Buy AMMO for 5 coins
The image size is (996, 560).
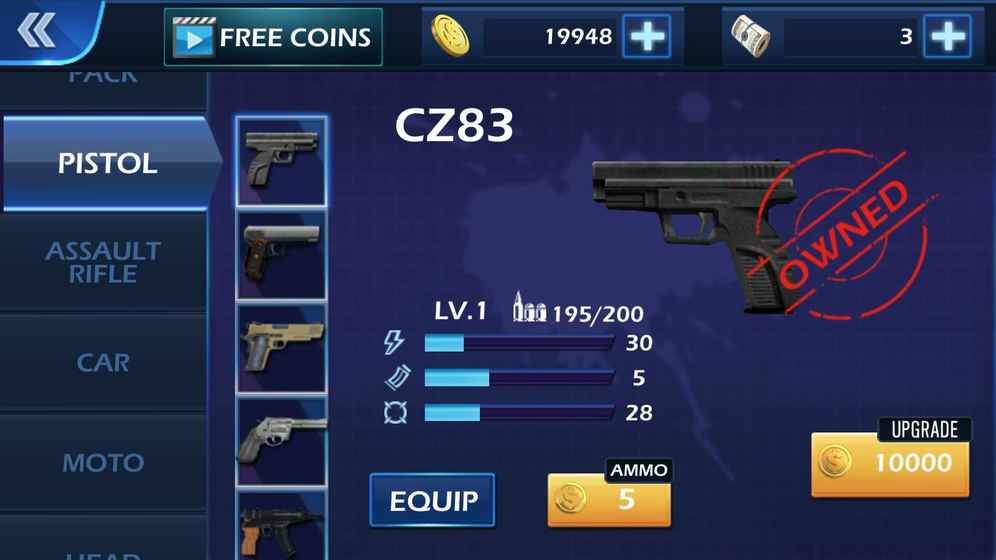coord(609,499)
